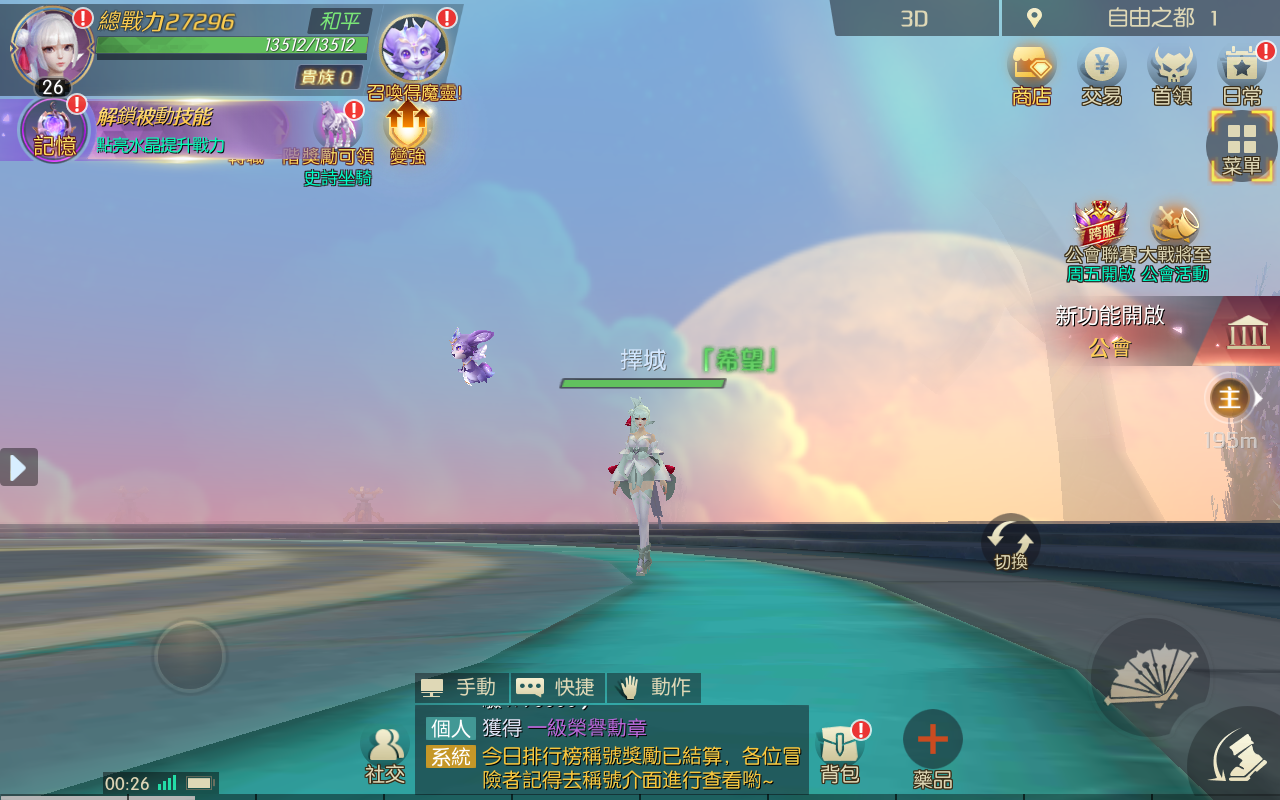Screen dimensions: 1280x800
Task: Expand the hidden left side panel arrow
Action: click(17, 466)
